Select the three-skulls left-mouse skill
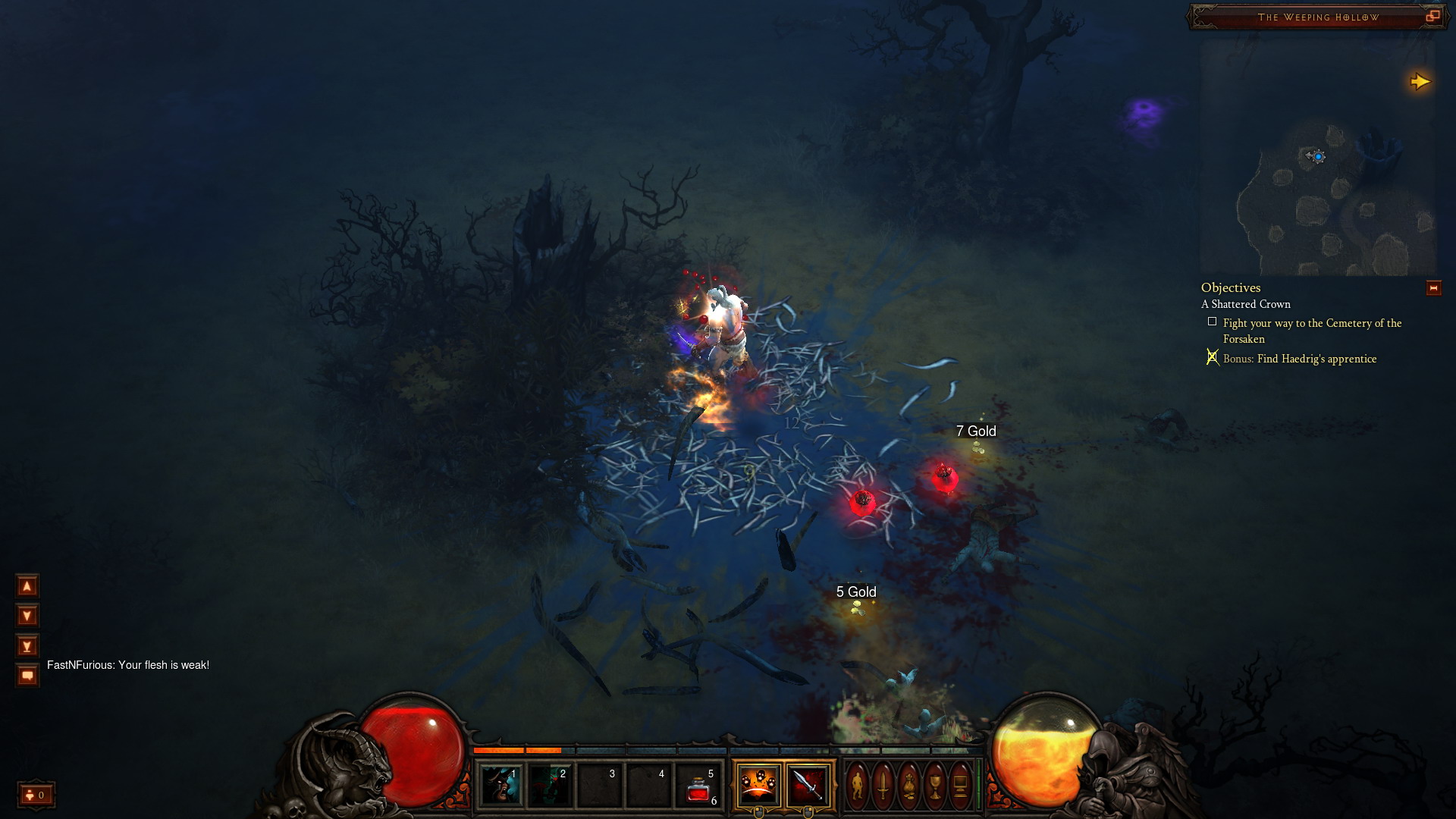This screenshot has height=819, width=1456. (x=758, y=785)
